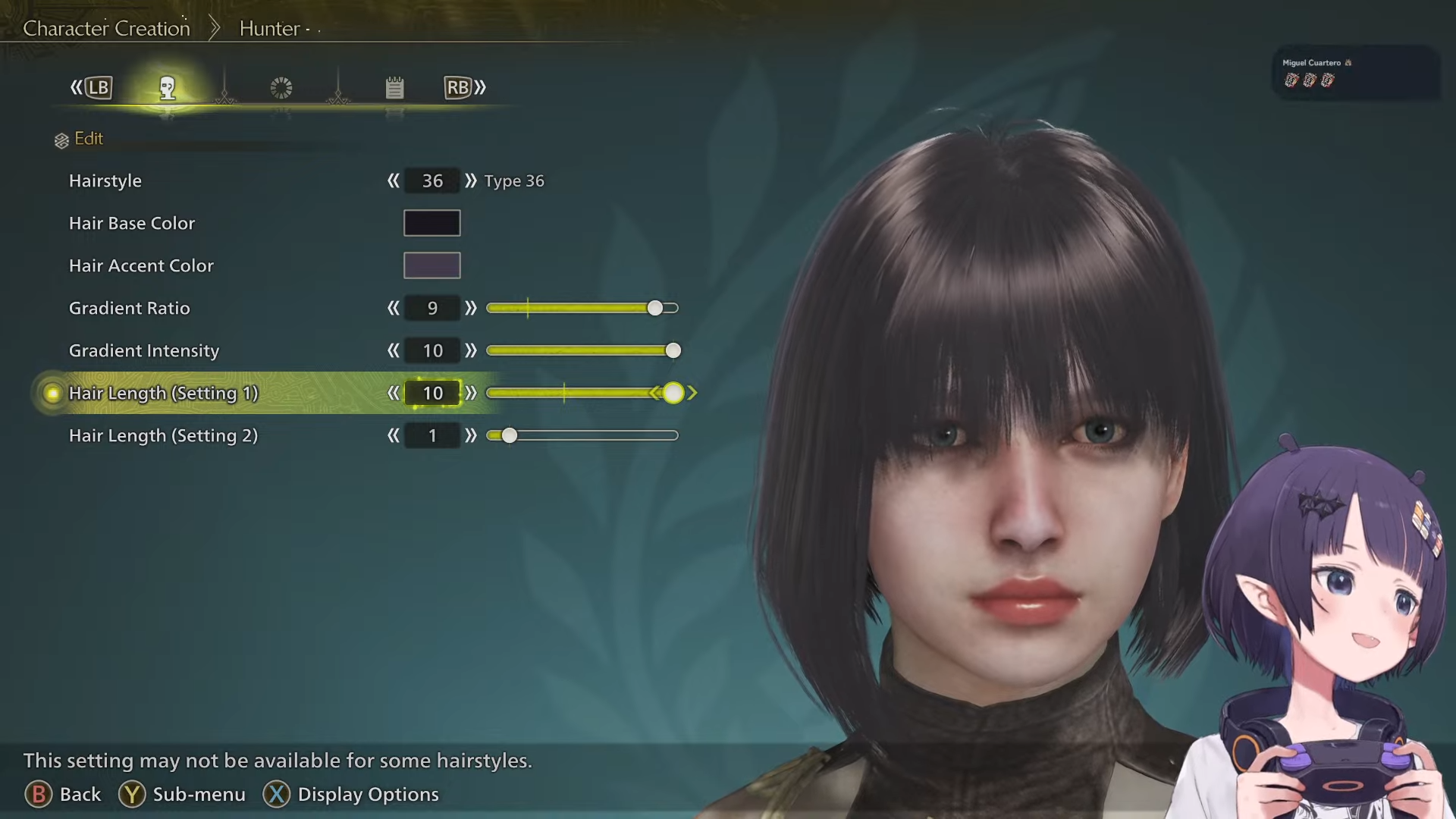Switch to the circular wheel tab
This screenshot has width=1456, height=819.
pos(281,88)
